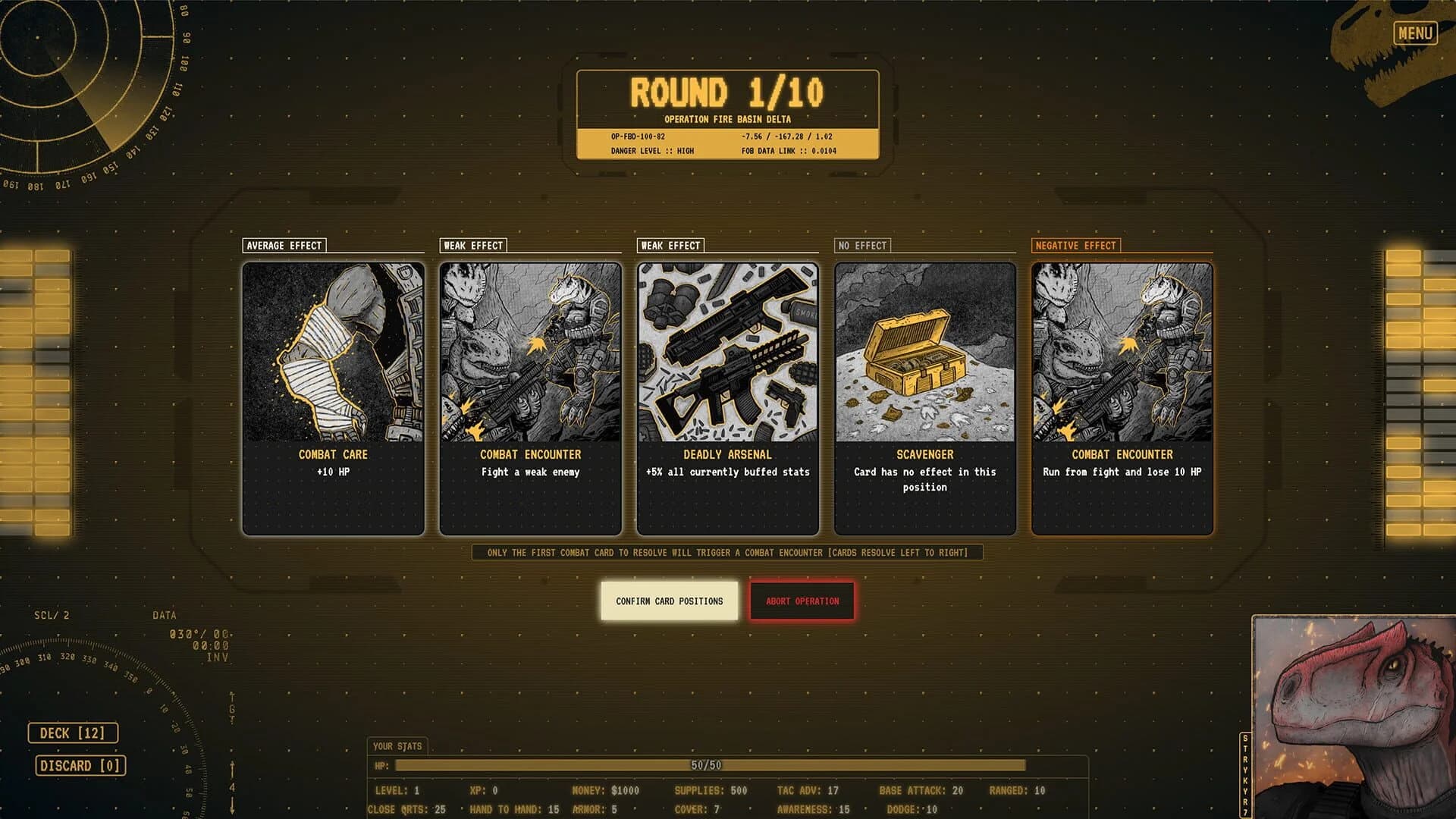Image resolution: width=1456 pixels, height=819 pixels.
Task: Click the HP bar showing 50/50
Action: 709,765
